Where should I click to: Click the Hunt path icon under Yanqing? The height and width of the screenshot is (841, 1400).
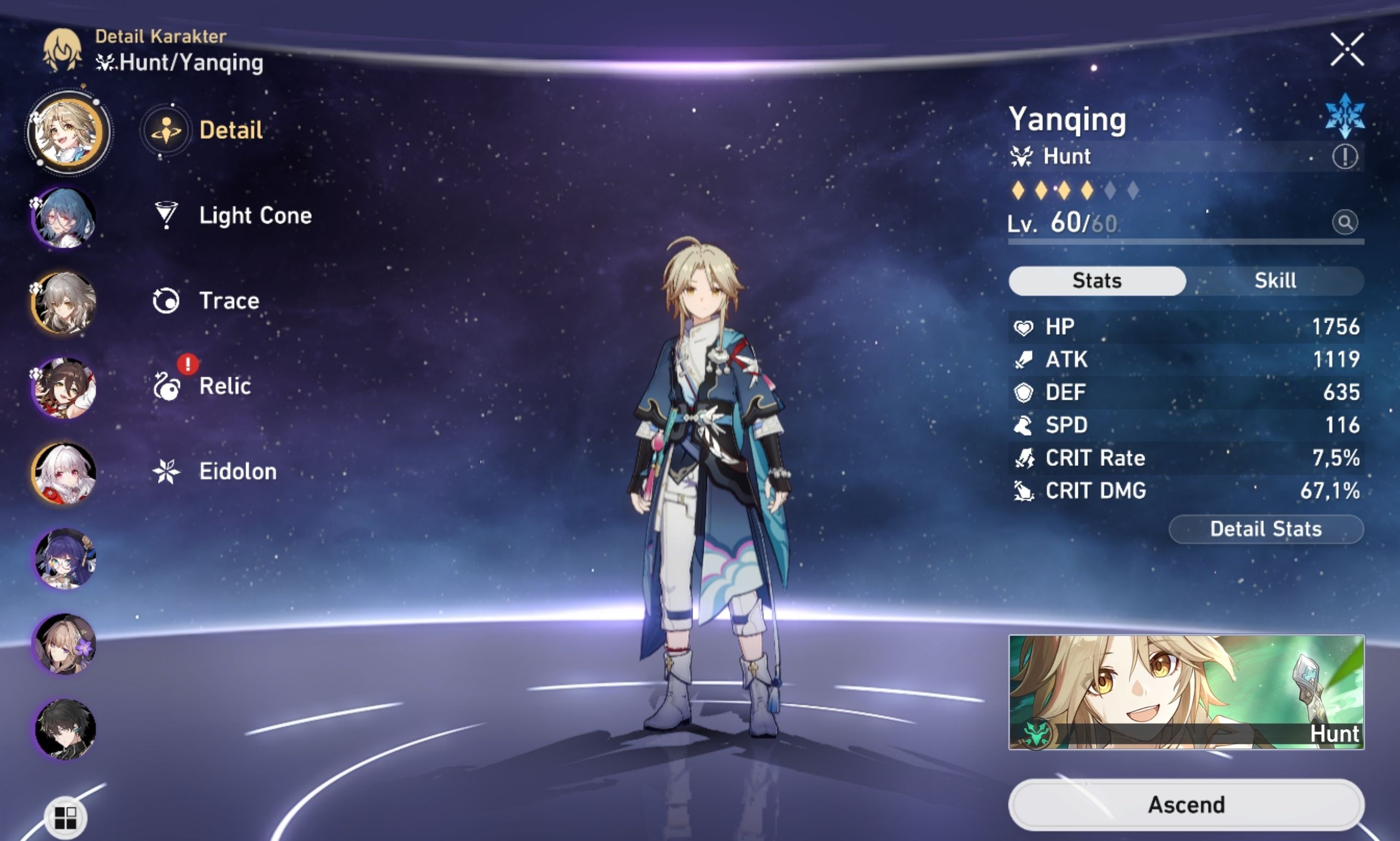point(1025,156)
